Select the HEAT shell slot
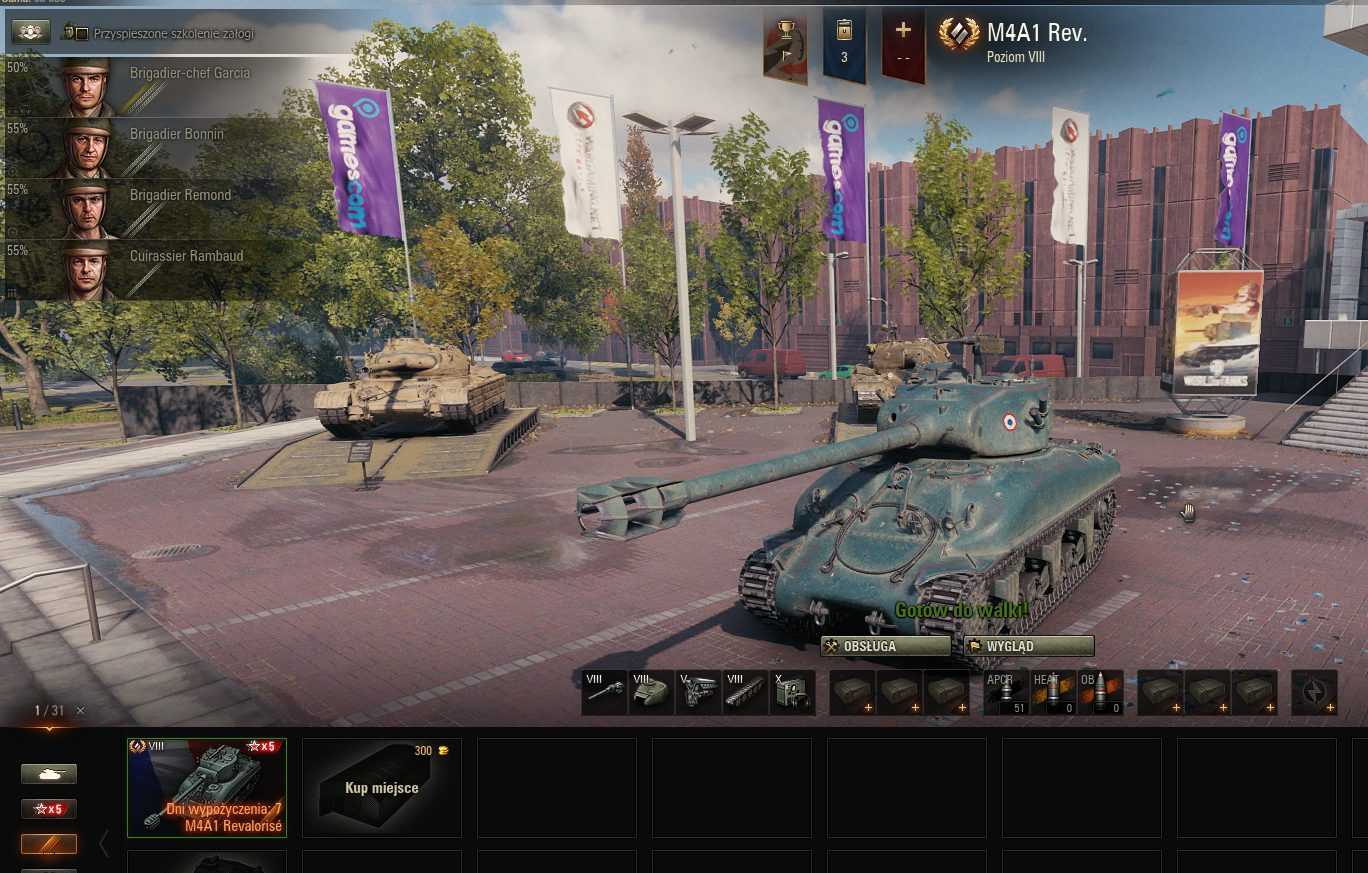Viewport: 1368px width, 873px height. pyautogui.click(x=1053, y=692)
